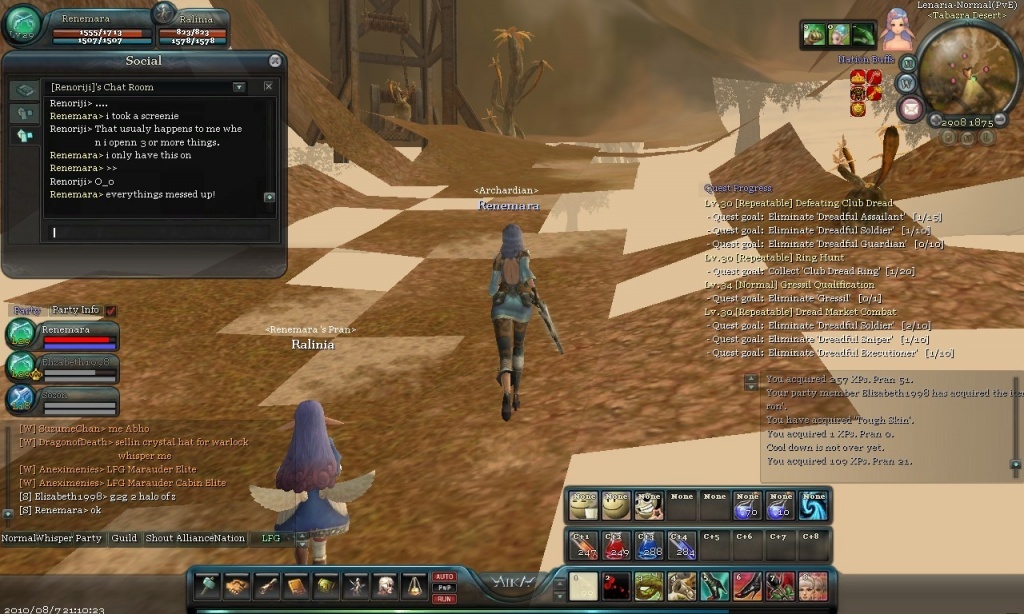Open the chat room dropdown list
Screen dimensions: 1024x614
click(x=239, y=87)
